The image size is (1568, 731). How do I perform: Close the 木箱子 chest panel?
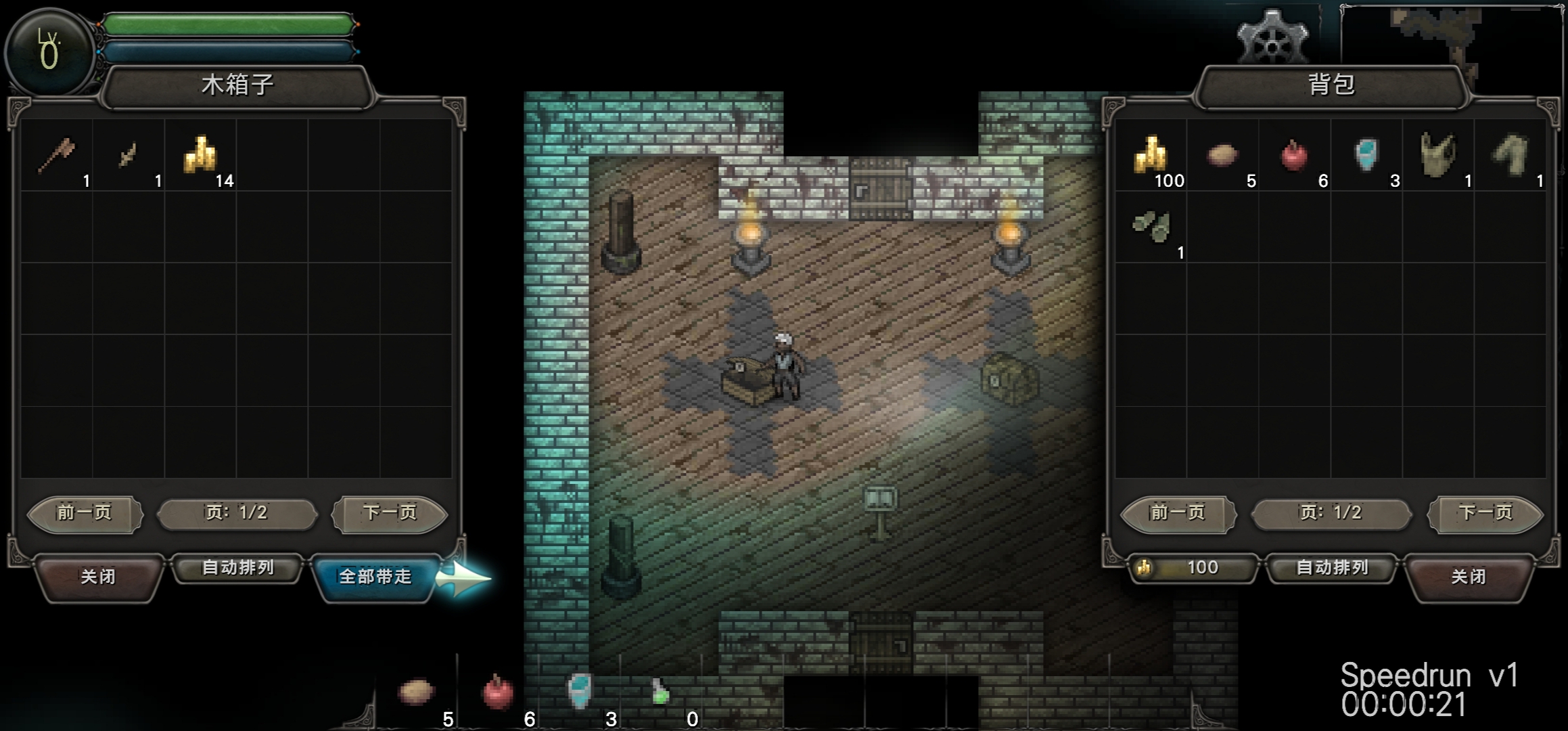(x=98, y=576)
